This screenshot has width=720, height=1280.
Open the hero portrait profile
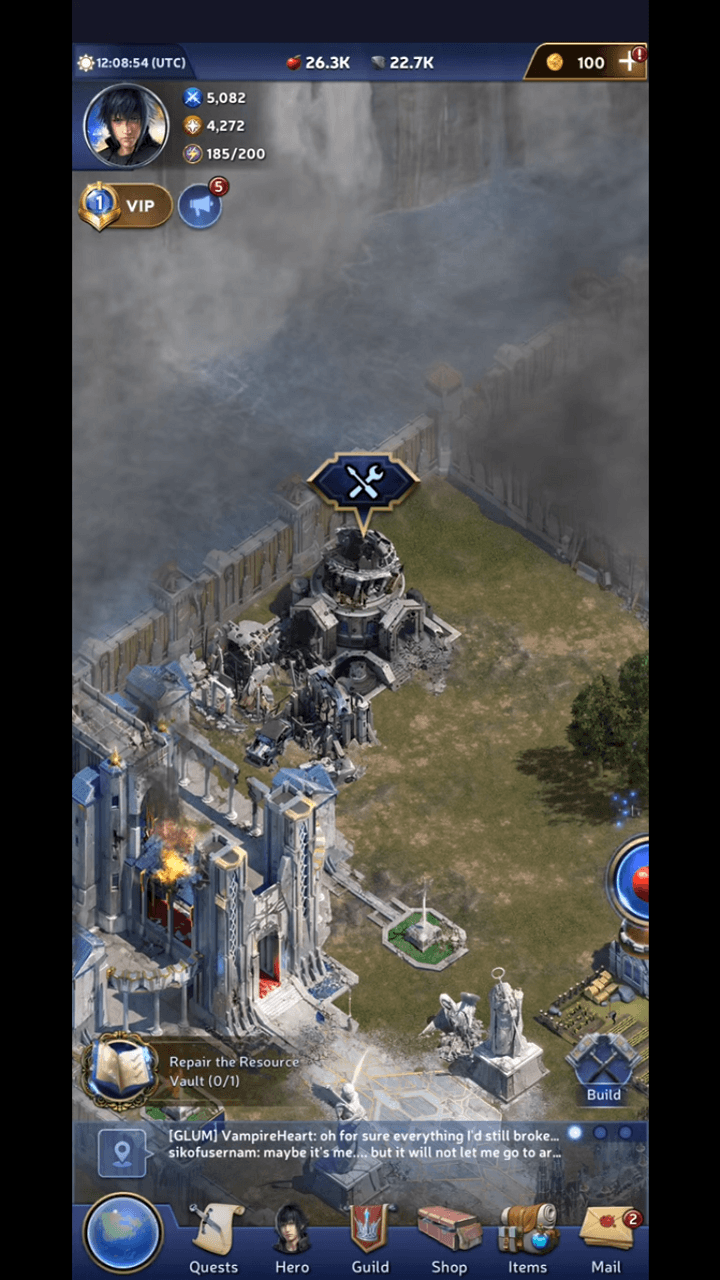[126, 126]
